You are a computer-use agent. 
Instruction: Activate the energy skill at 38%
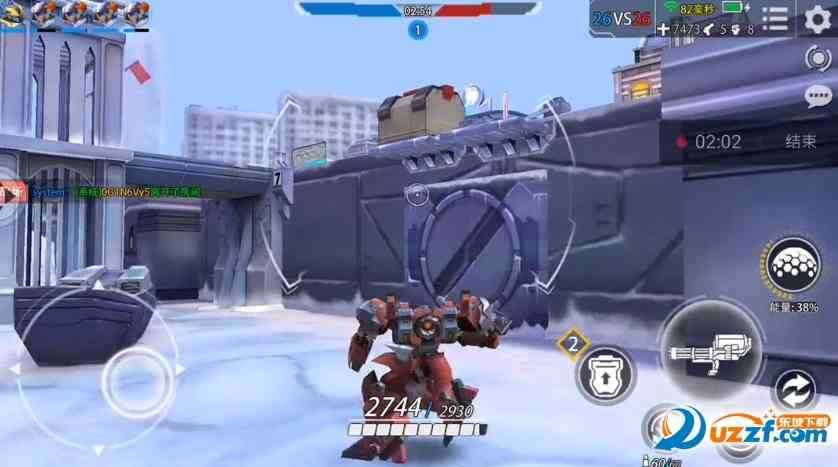796,269
